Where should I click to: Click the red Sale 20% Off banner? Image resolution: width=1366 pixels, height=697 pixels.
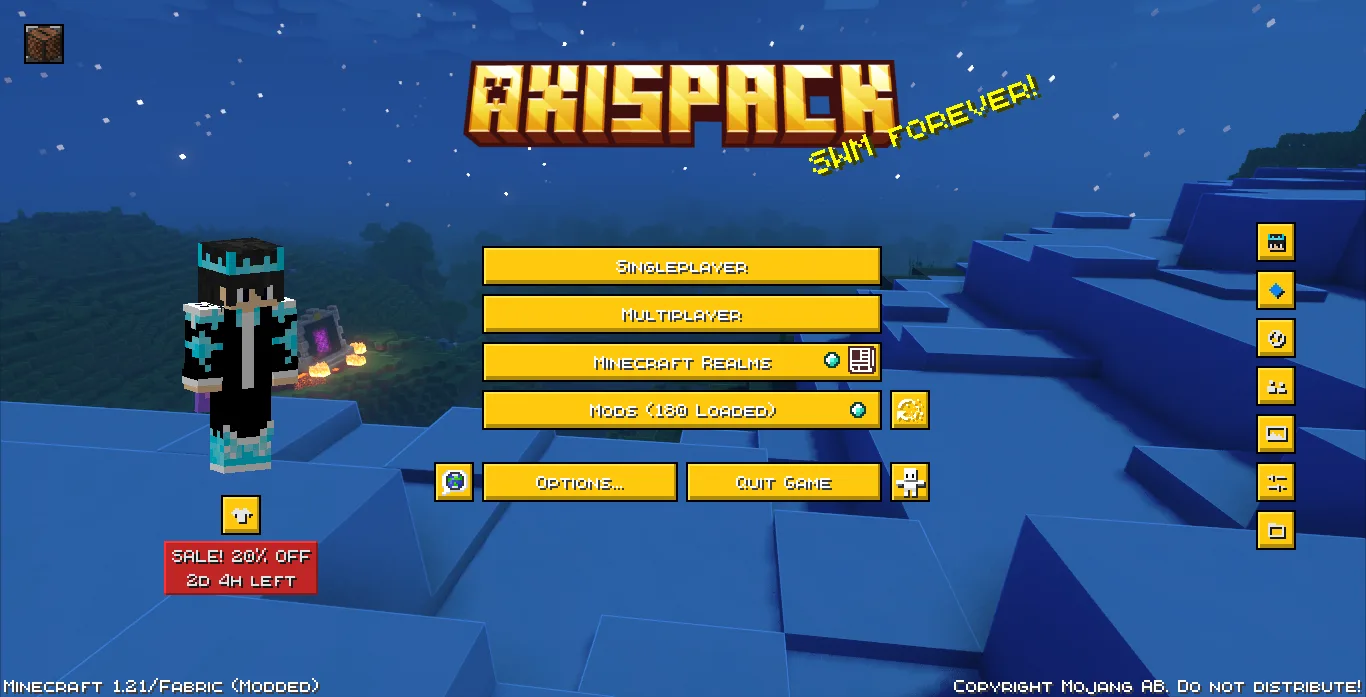click(241, 568)
